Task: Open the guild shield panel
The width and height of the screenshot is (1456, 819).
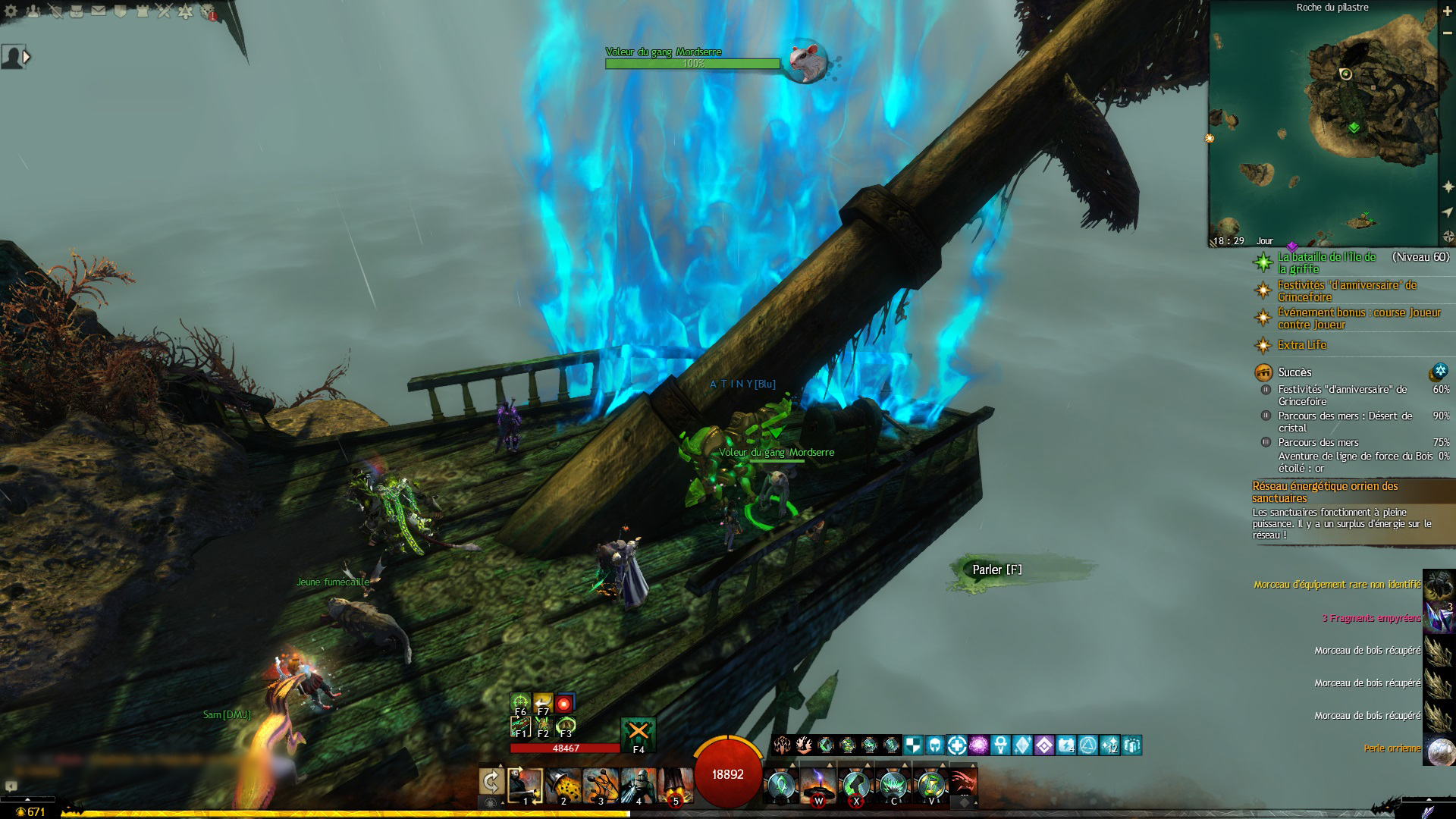Action: point(121,11)
